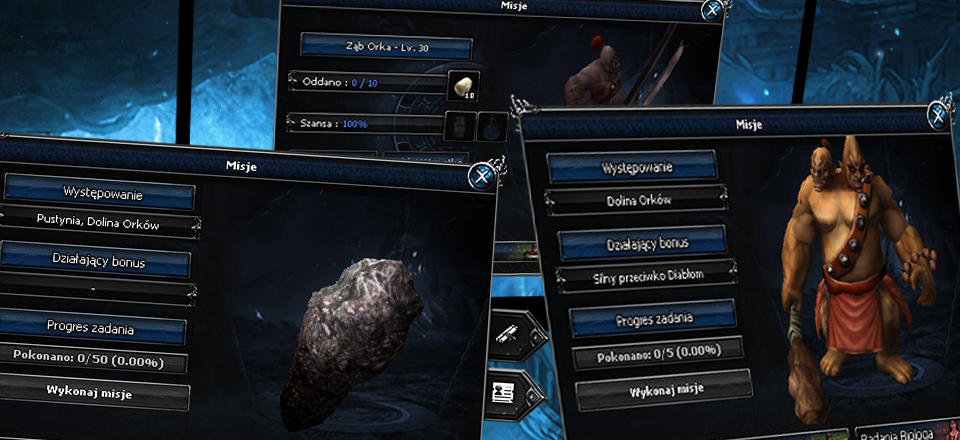Select the Ząb Orka - Lv. 30 header
This screenshot has width=960, height=440.
pyautogui.click(x=386, y=47)
